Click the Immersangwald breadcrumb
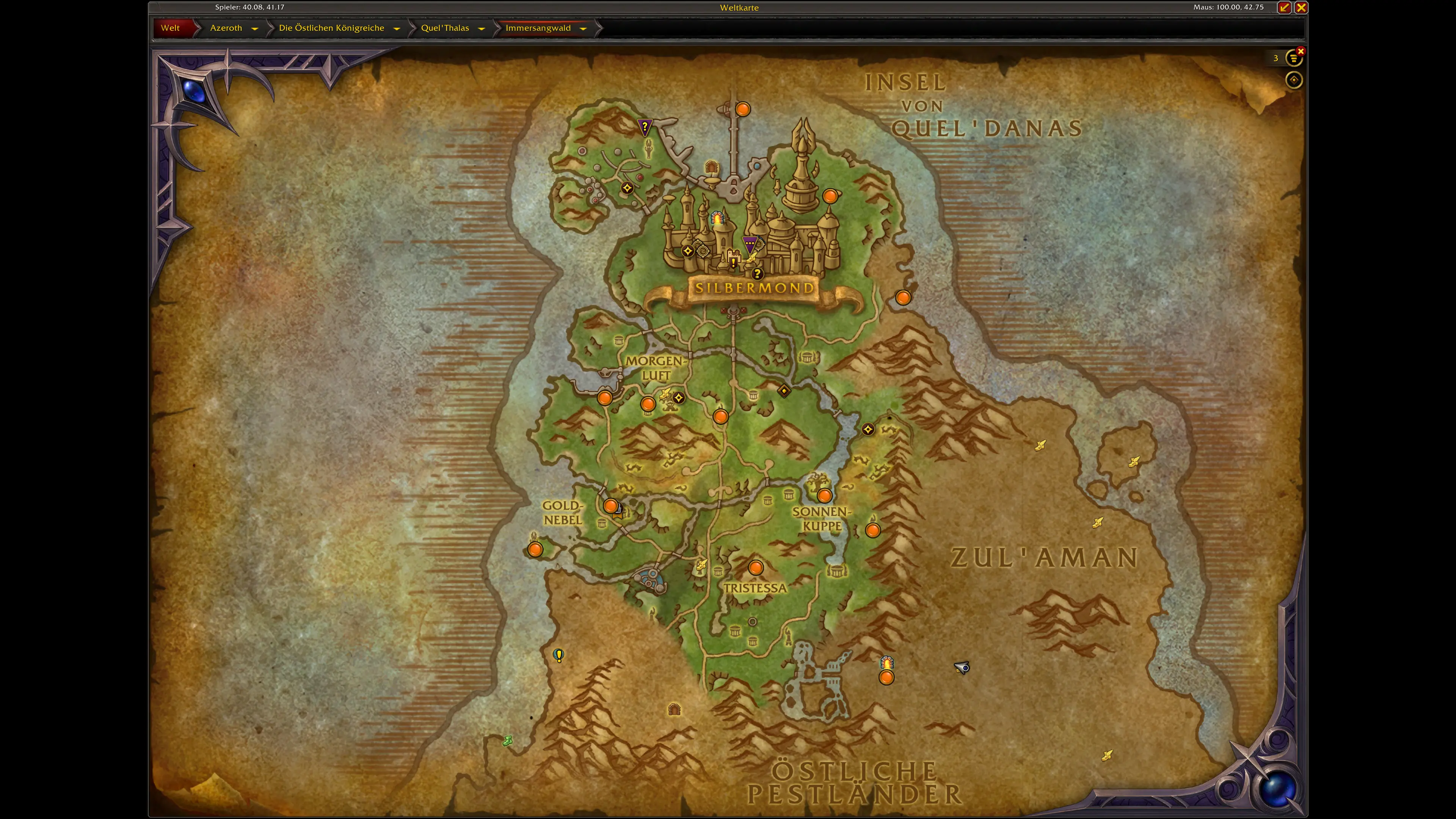Image resolution: width=1456 pixels, height=819 pixels. pos(538,28)
